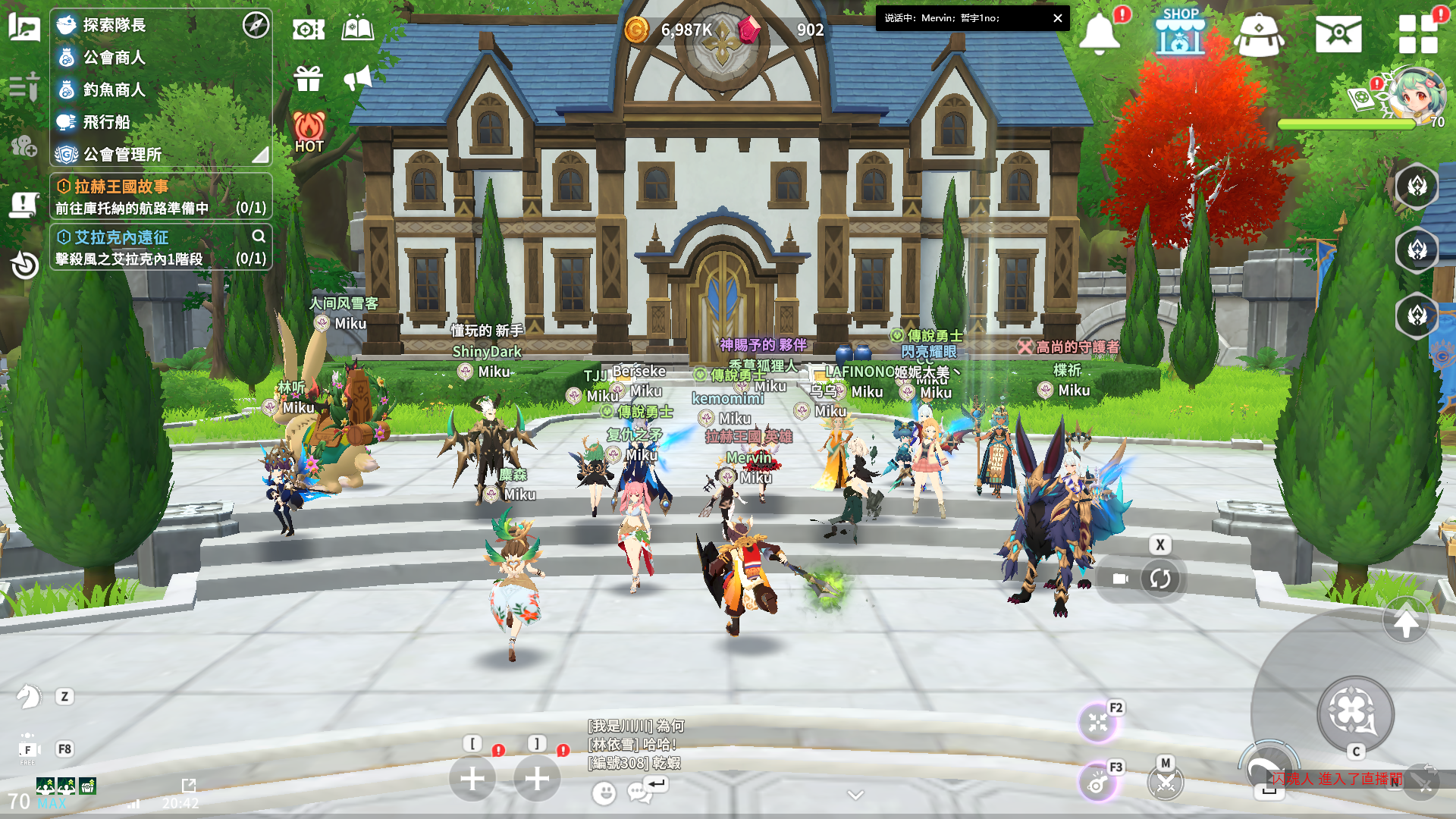Select 公會商人 in the NPC list
This screenshot has width=1456, height=819.
coord(114,58)
